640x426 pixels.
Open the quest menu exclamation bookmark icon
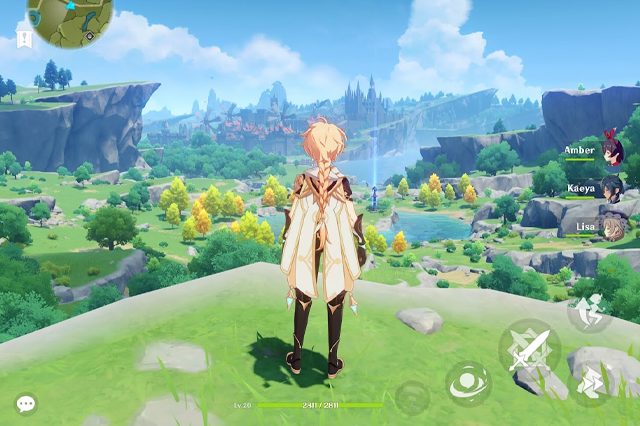[23, 38]
